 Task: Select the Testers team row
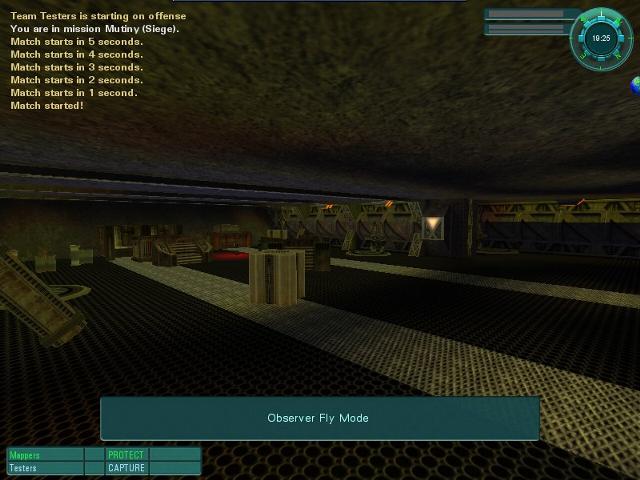point(45,468)
